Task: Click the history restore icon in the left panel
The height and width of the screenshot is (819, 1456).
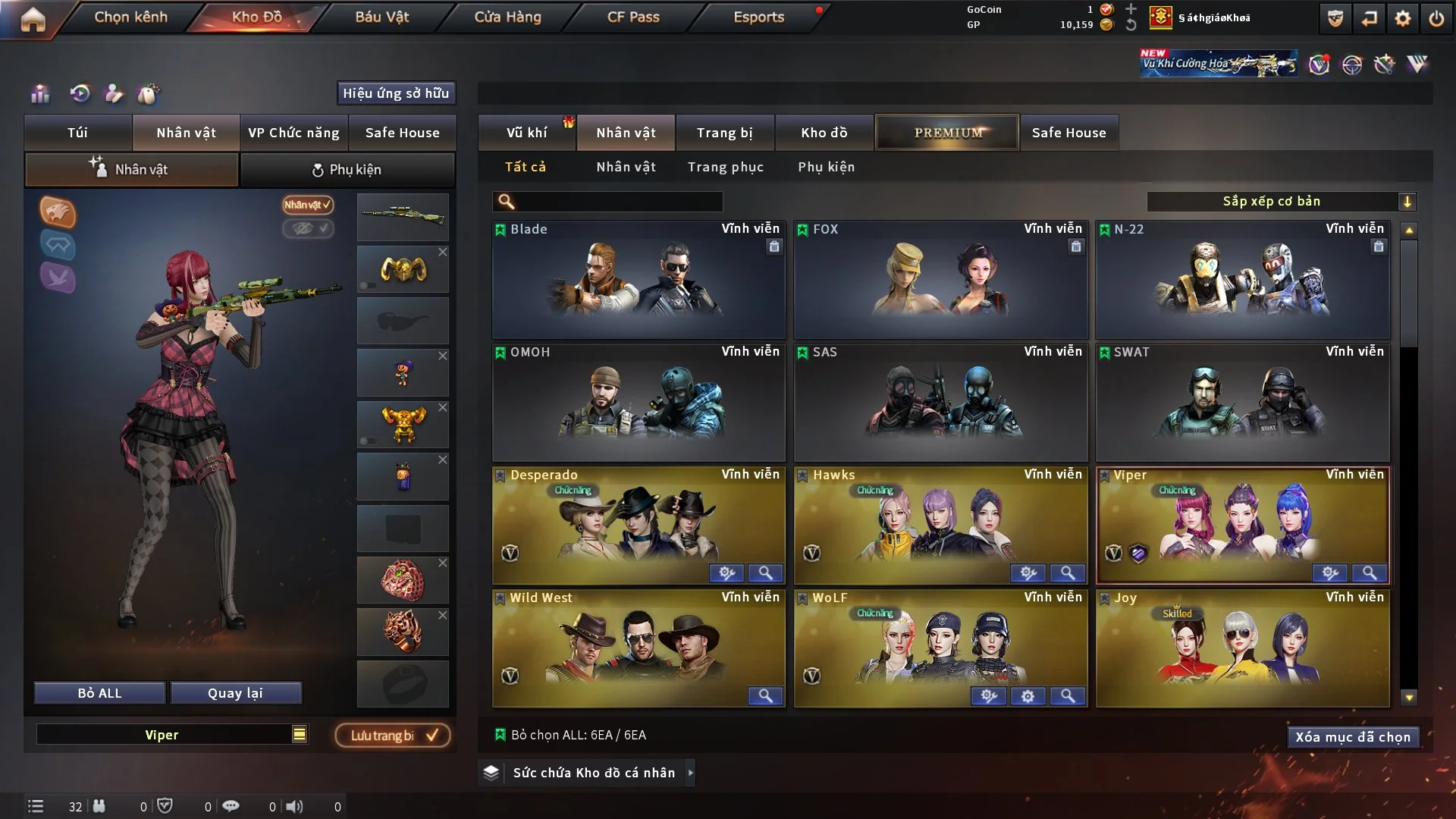Action: tap(79, 94)
